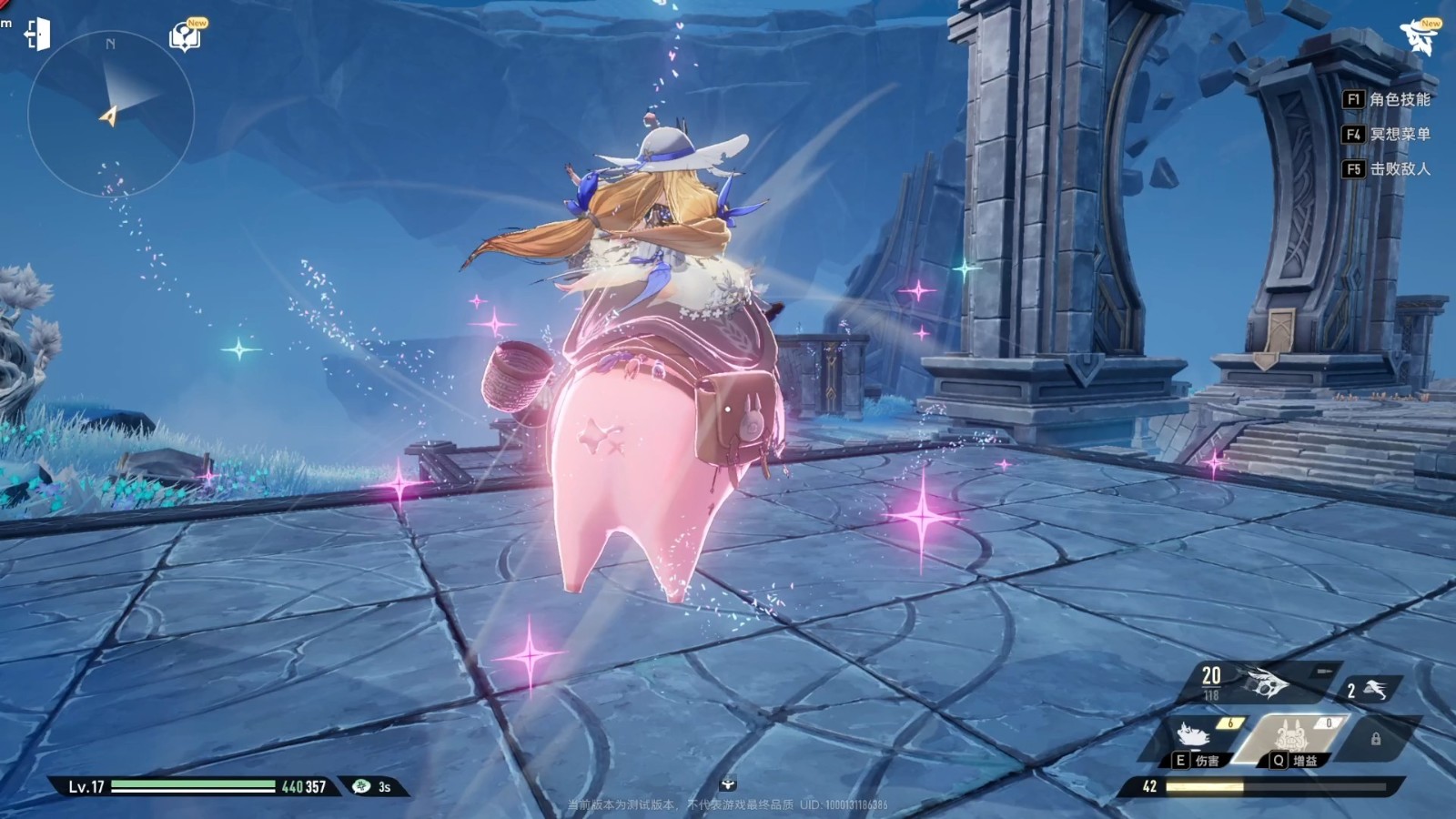Click the locked skill slot
Screen dimensions: 1456x819
click(1375, 739)
